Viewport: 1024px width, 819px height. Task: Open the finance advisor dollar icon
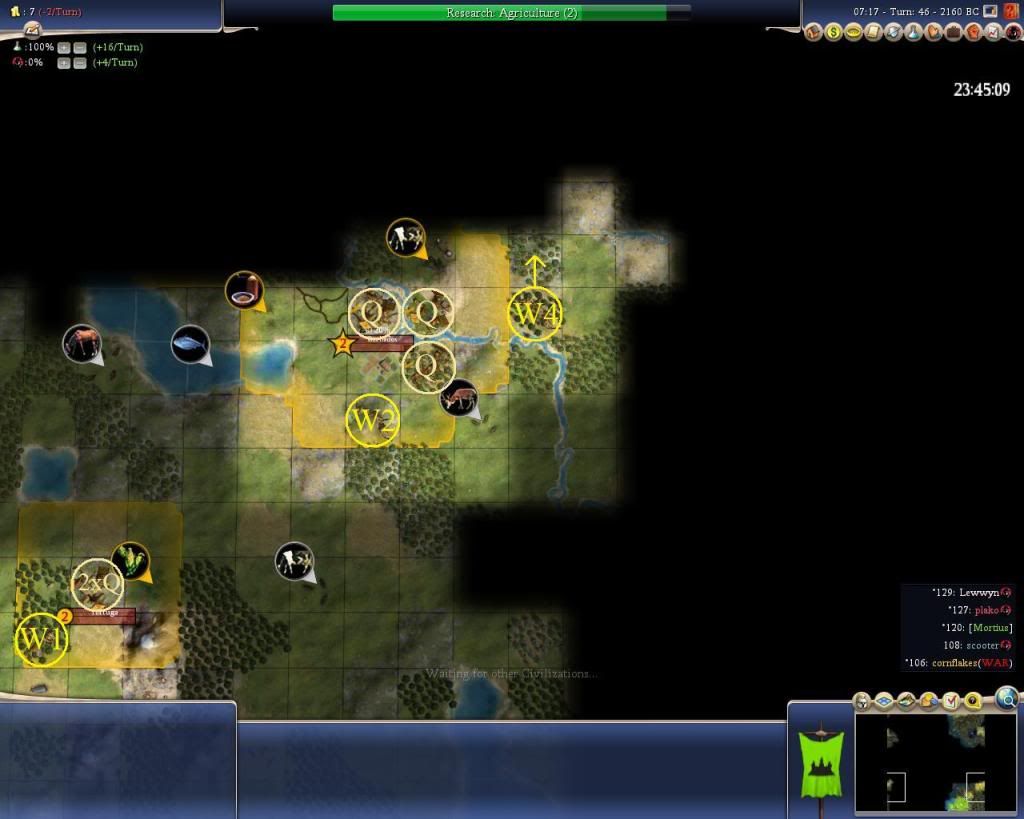[833, 32]
